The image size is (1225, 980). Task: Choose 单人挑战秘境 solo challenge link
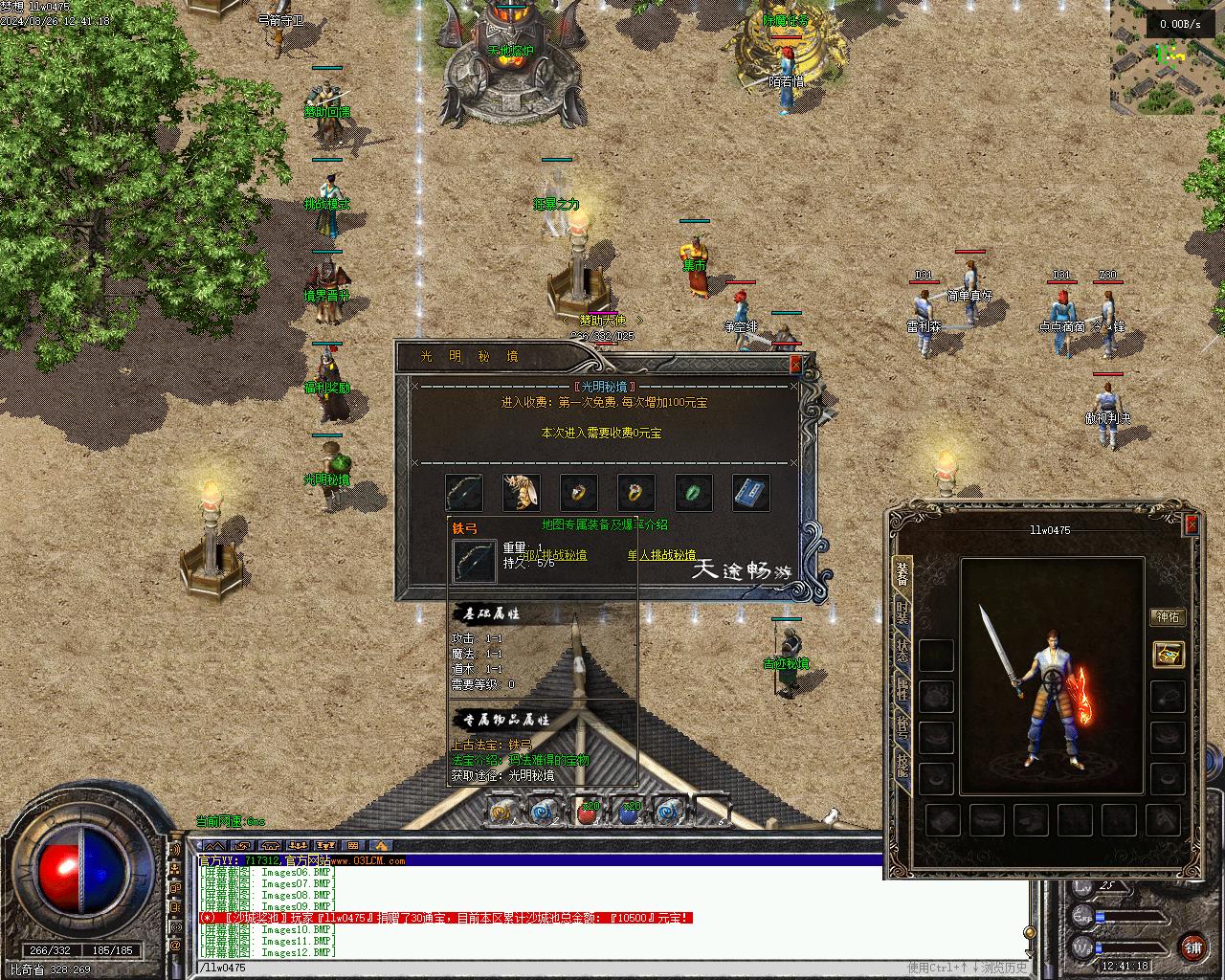tap(661, 555)
